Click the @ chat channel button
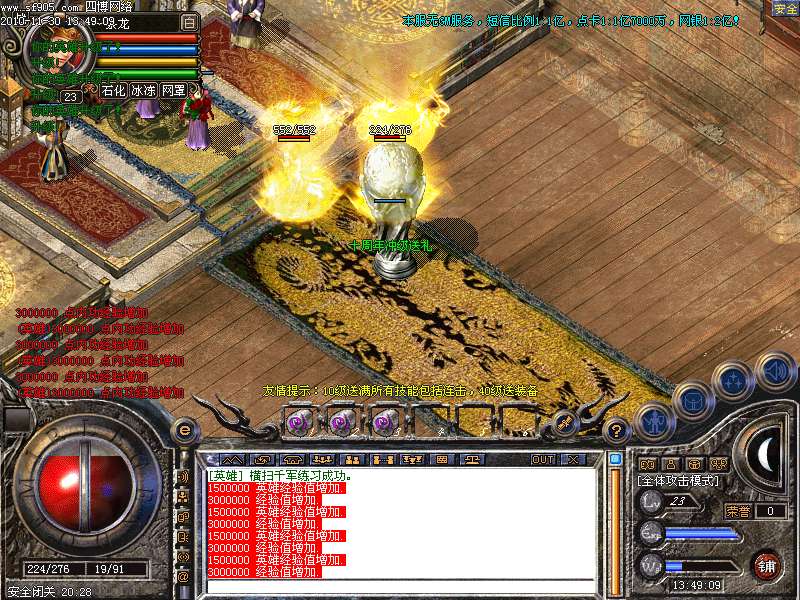 183,576
